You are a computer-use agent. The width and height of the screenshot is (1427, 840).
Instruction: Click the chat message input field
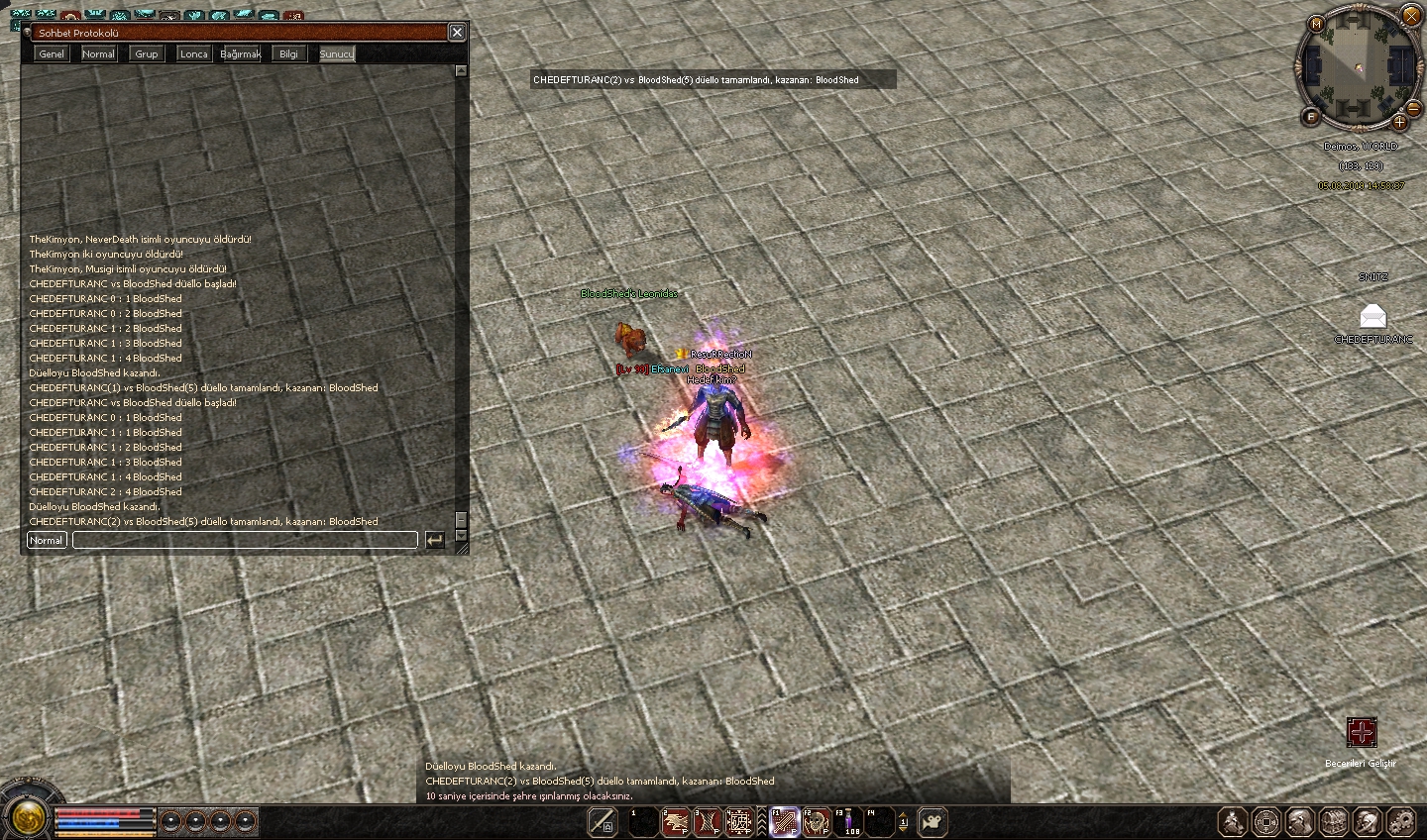click(245, 540)
